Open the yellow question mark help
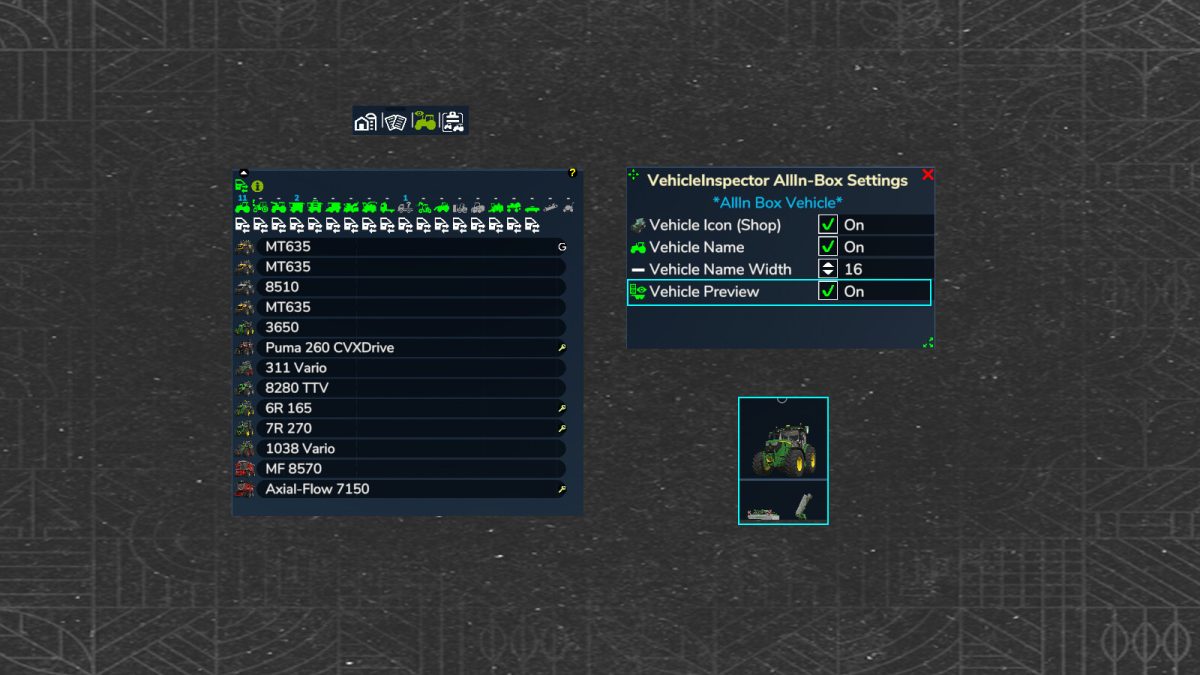The width and height of the screenshot is (1200, 675). pyautogui.click(x=572, y=173)
